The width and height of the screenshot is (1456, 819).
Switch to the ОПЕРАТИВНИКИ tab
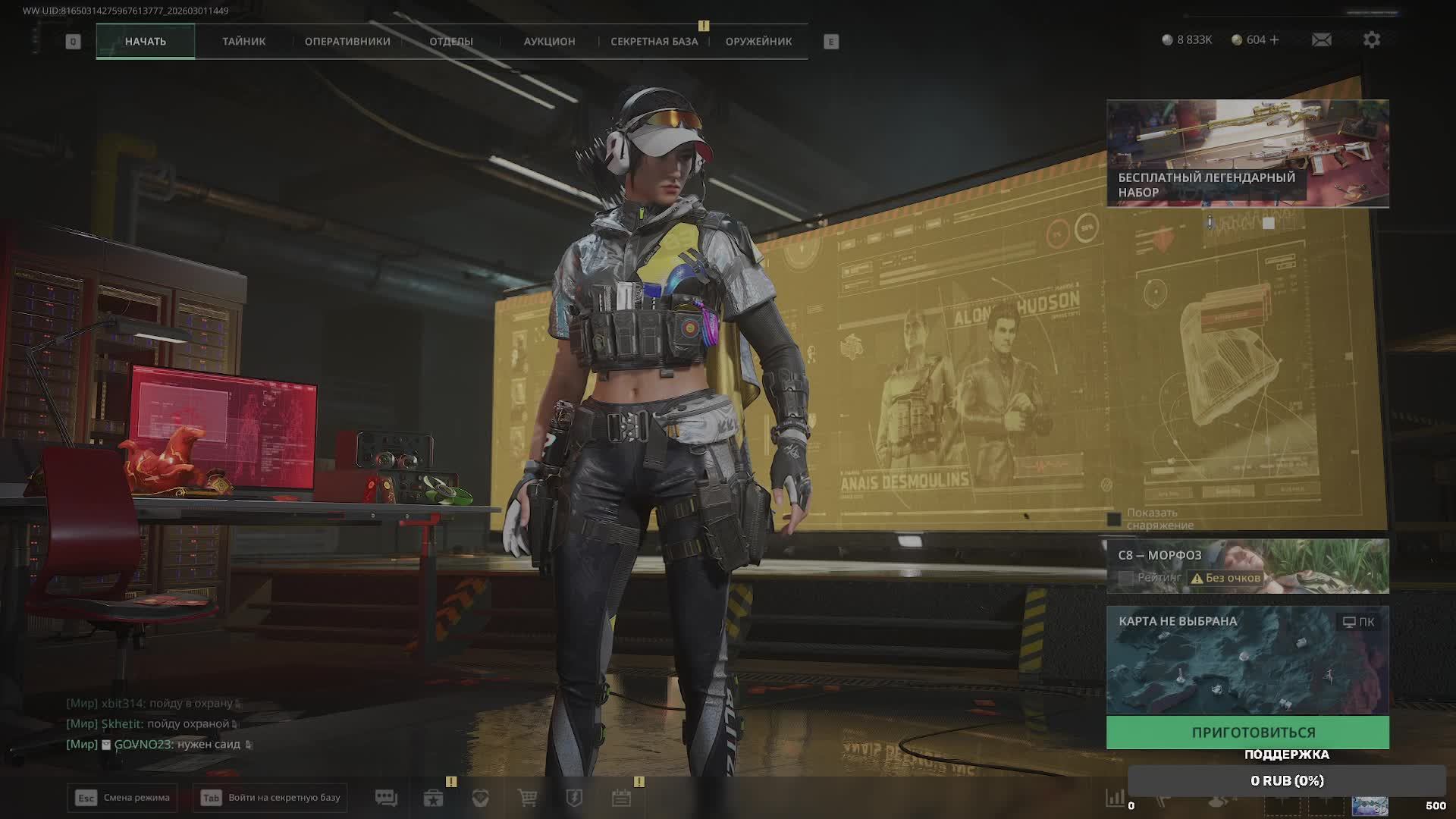tap(347, 42)
